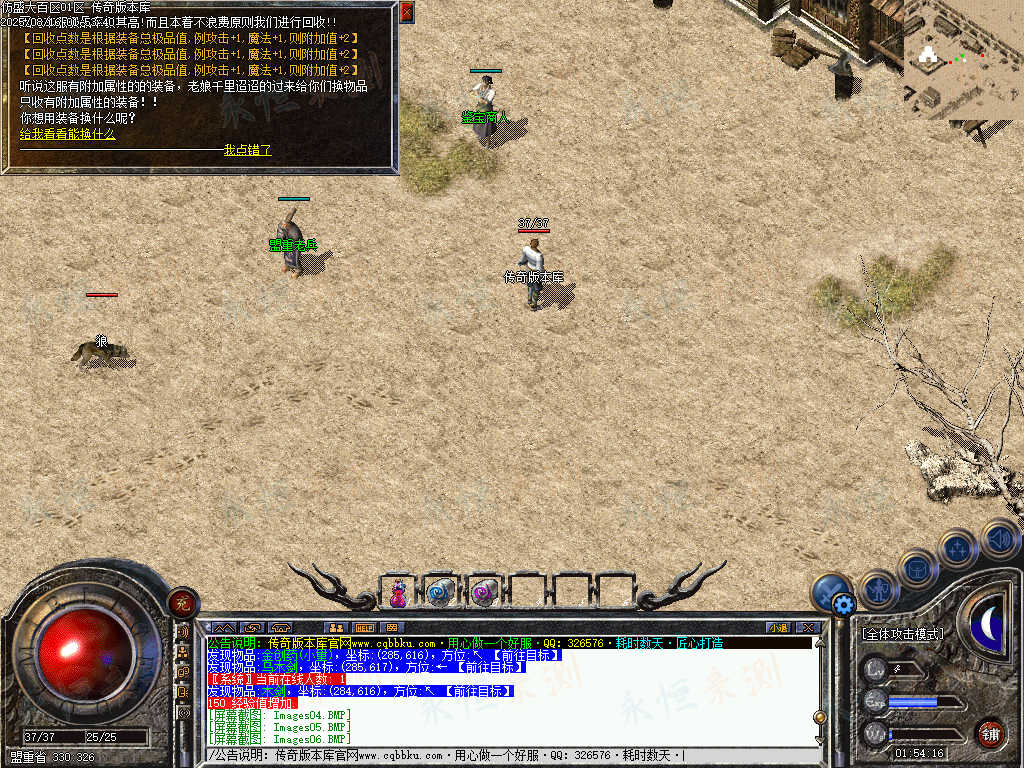Viewport: 1024px width, 768px height.
Task: Use the blue swirl scroll in the belt
Action: [440, 593]
